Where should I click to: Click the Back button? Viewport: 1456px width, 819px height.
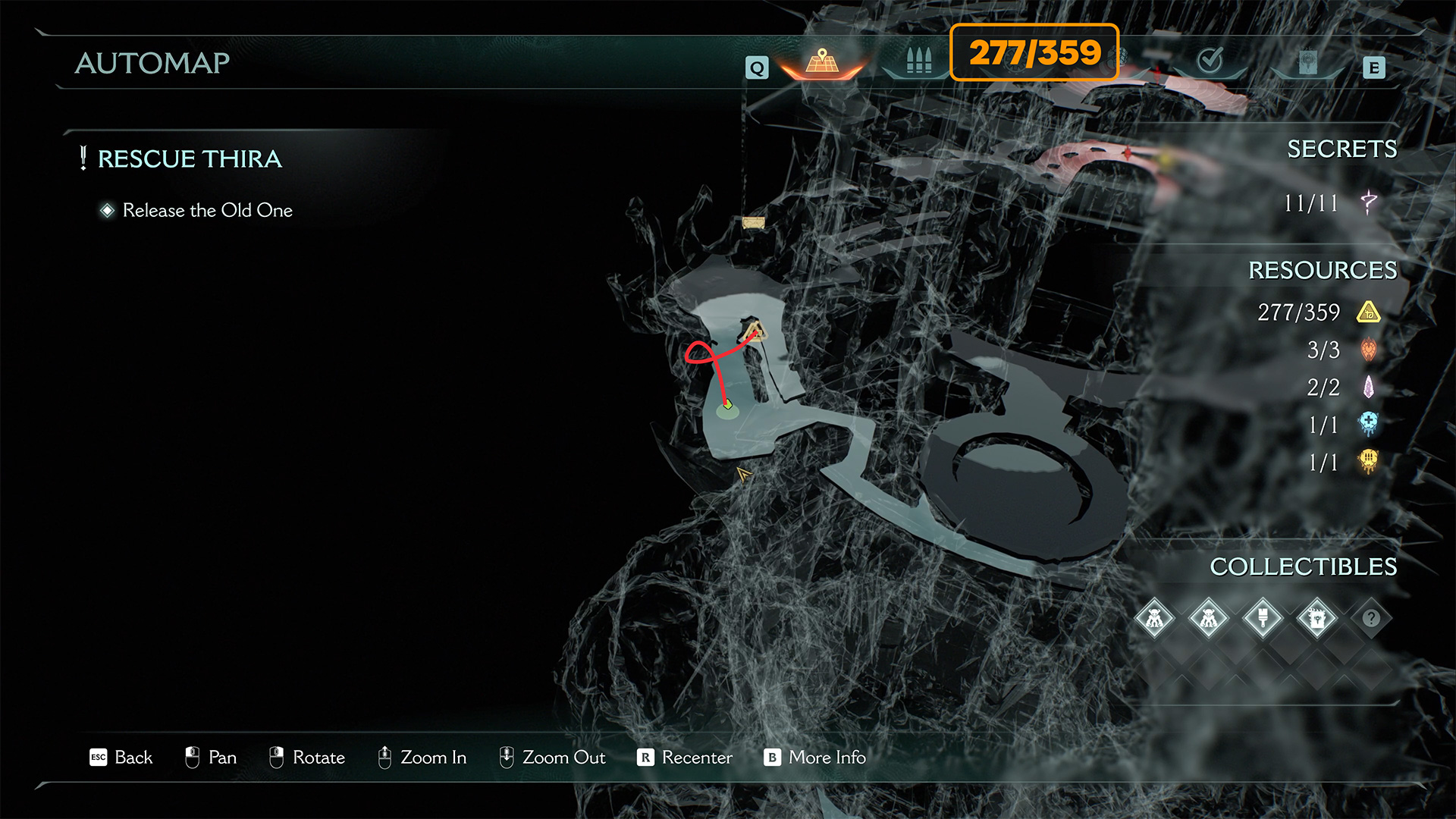[121, 757]
